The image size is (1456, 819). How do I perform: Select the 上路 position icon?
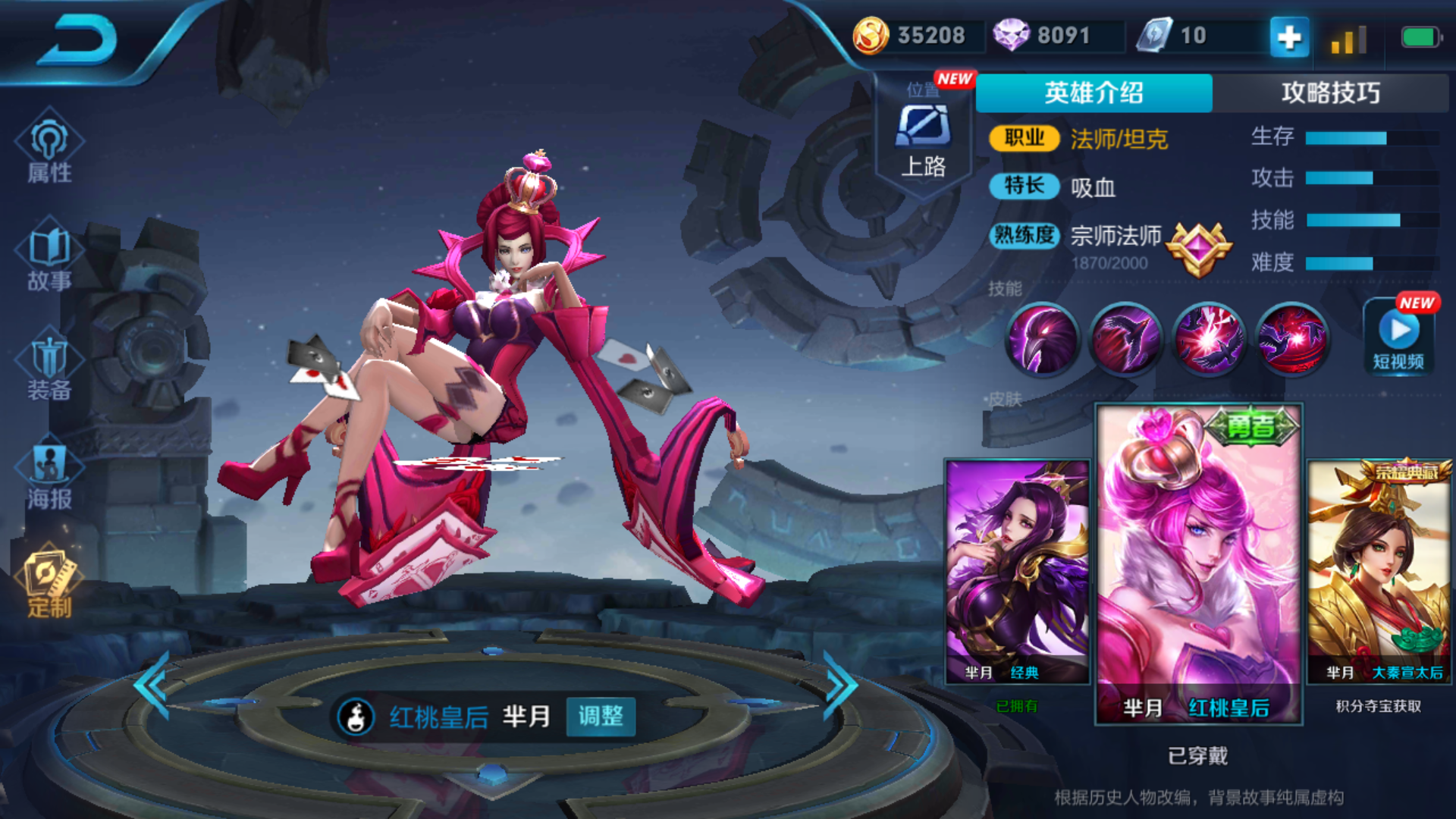click(x=923, y=140)
